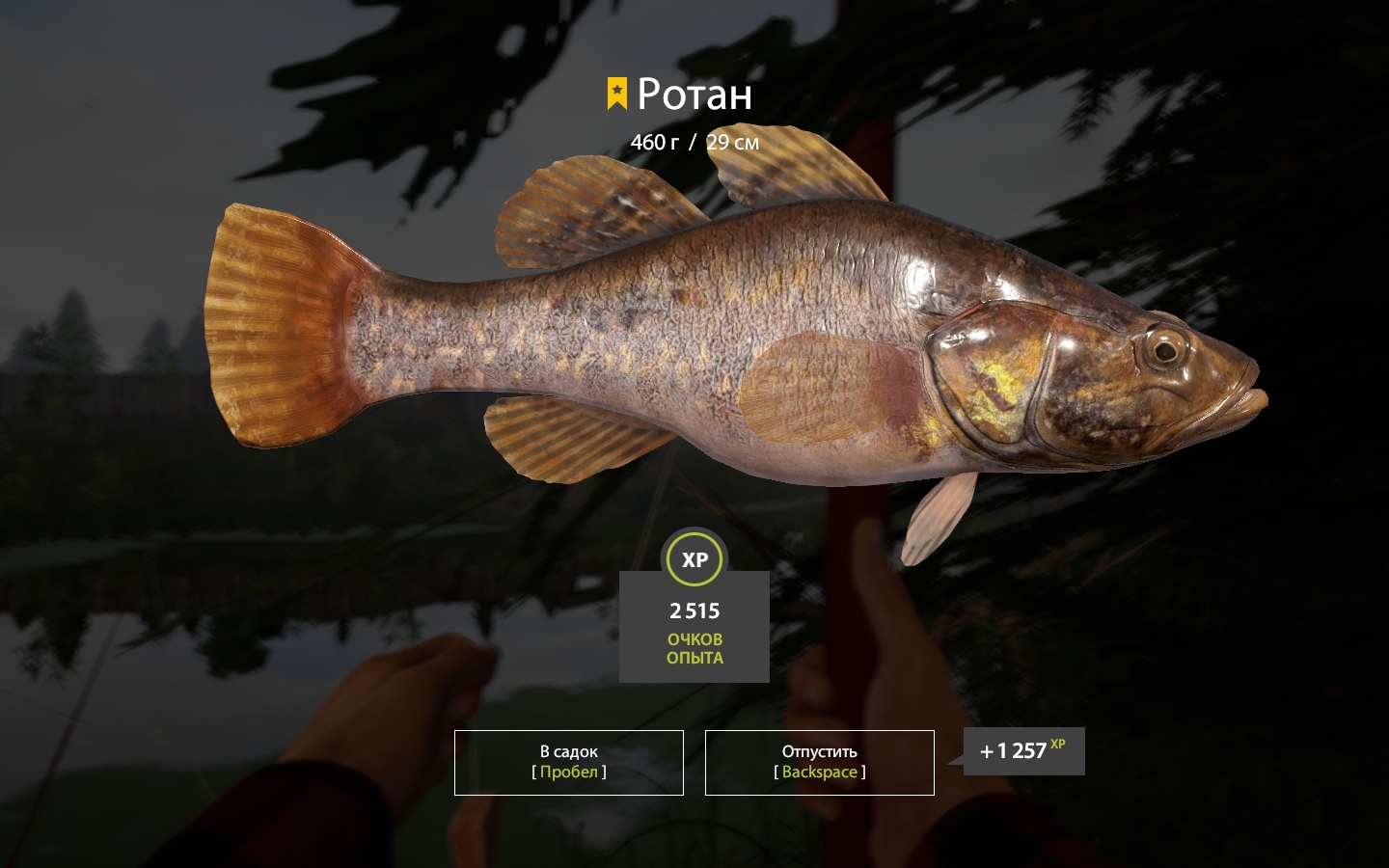The width and height of the screenshot is (1389, 868).
Task: Release the fish with Отпустить button
Action: (x=819, y=762)
